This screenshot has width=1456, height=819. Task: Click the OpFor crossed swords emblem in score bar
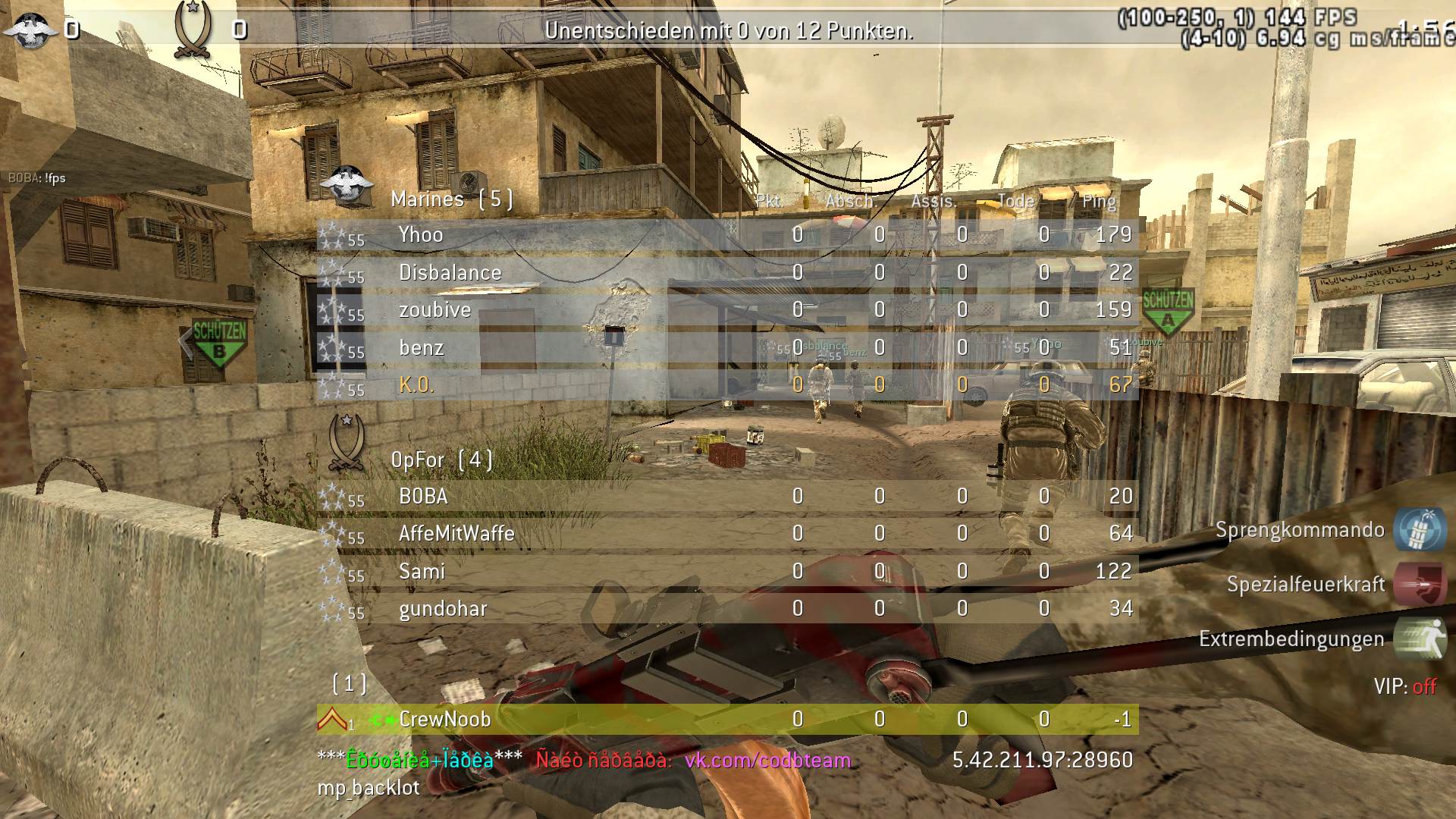(x=191, y=30)
